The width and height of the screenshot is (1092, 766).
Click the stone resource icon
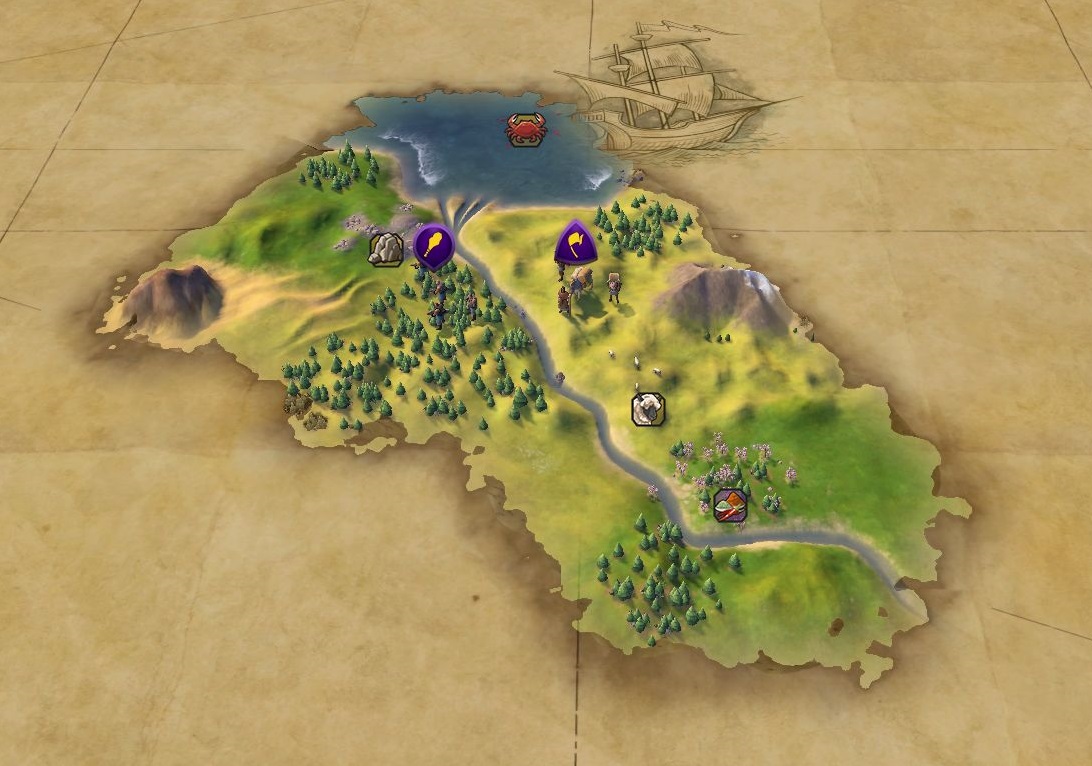tap(386, 249)
